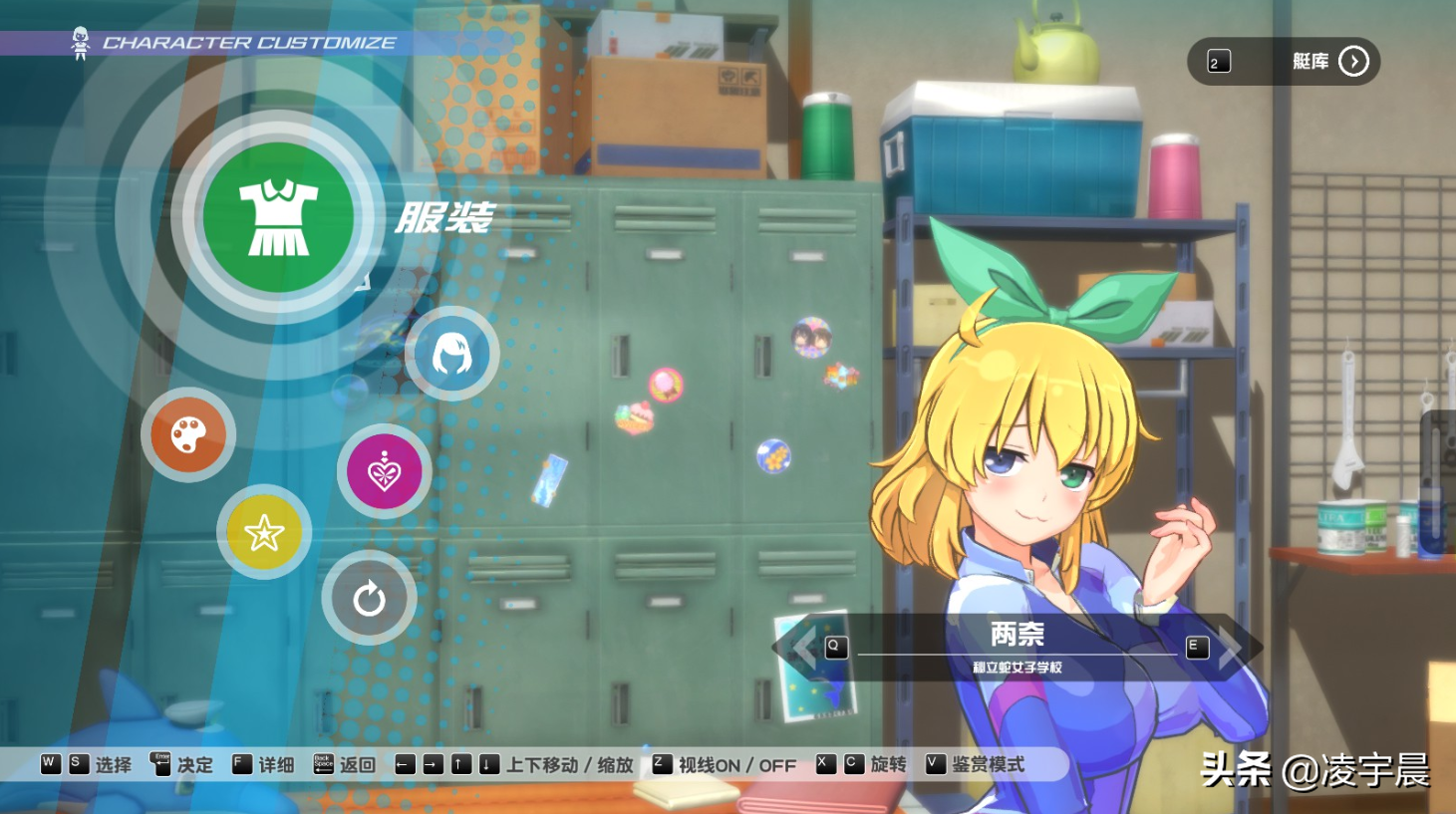This screenshot has width=1456, height=814.
Task: Switch to next character with right arrow
Action: tap(1232, 648)
